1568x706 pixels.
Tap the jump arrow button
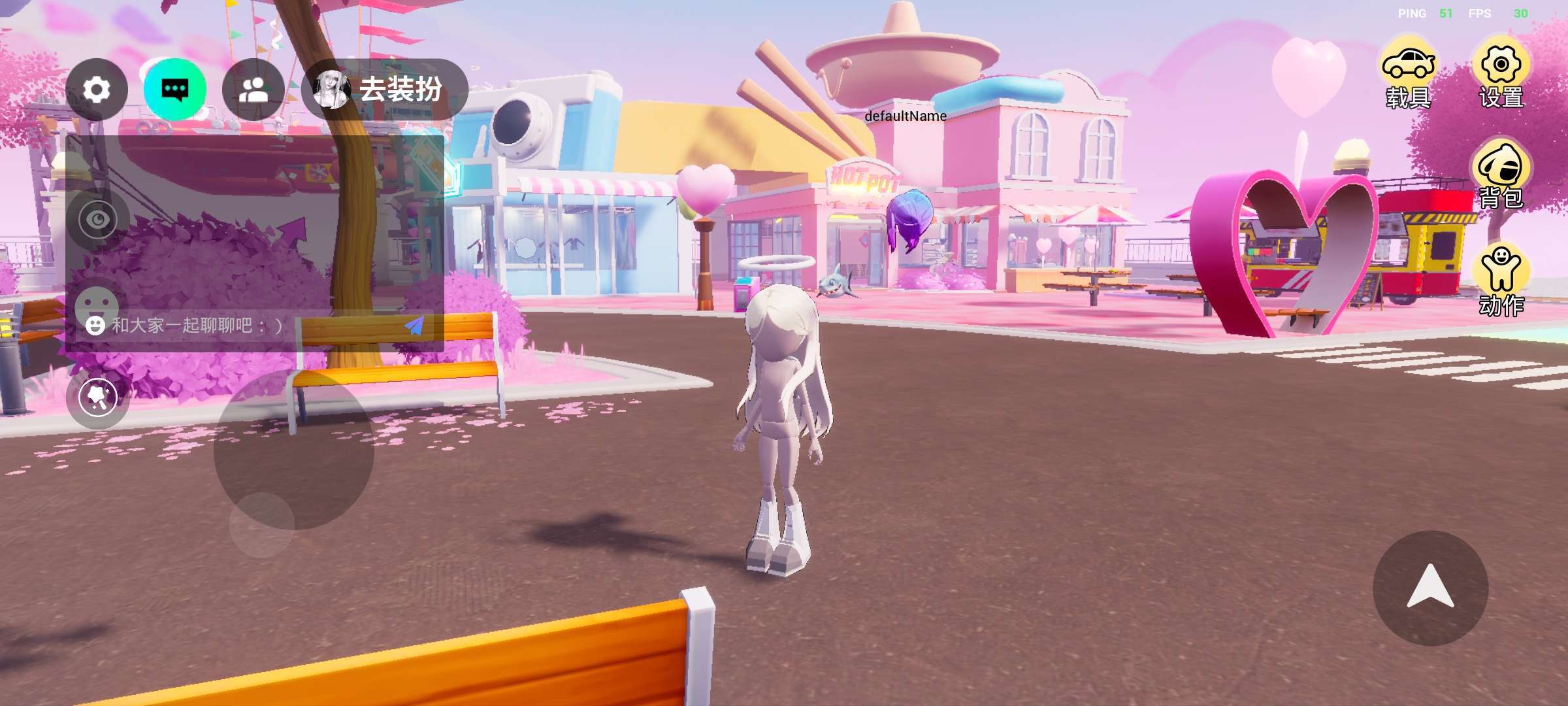1430,588
